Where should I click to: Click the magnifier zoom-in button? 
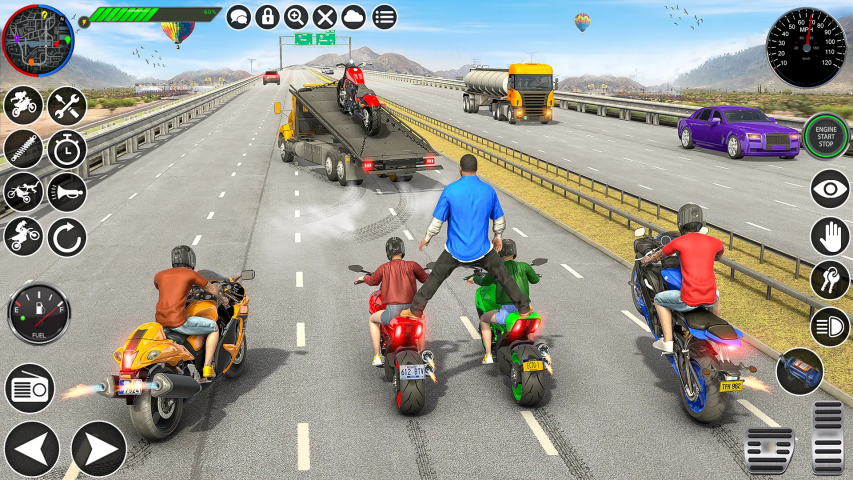296,17
